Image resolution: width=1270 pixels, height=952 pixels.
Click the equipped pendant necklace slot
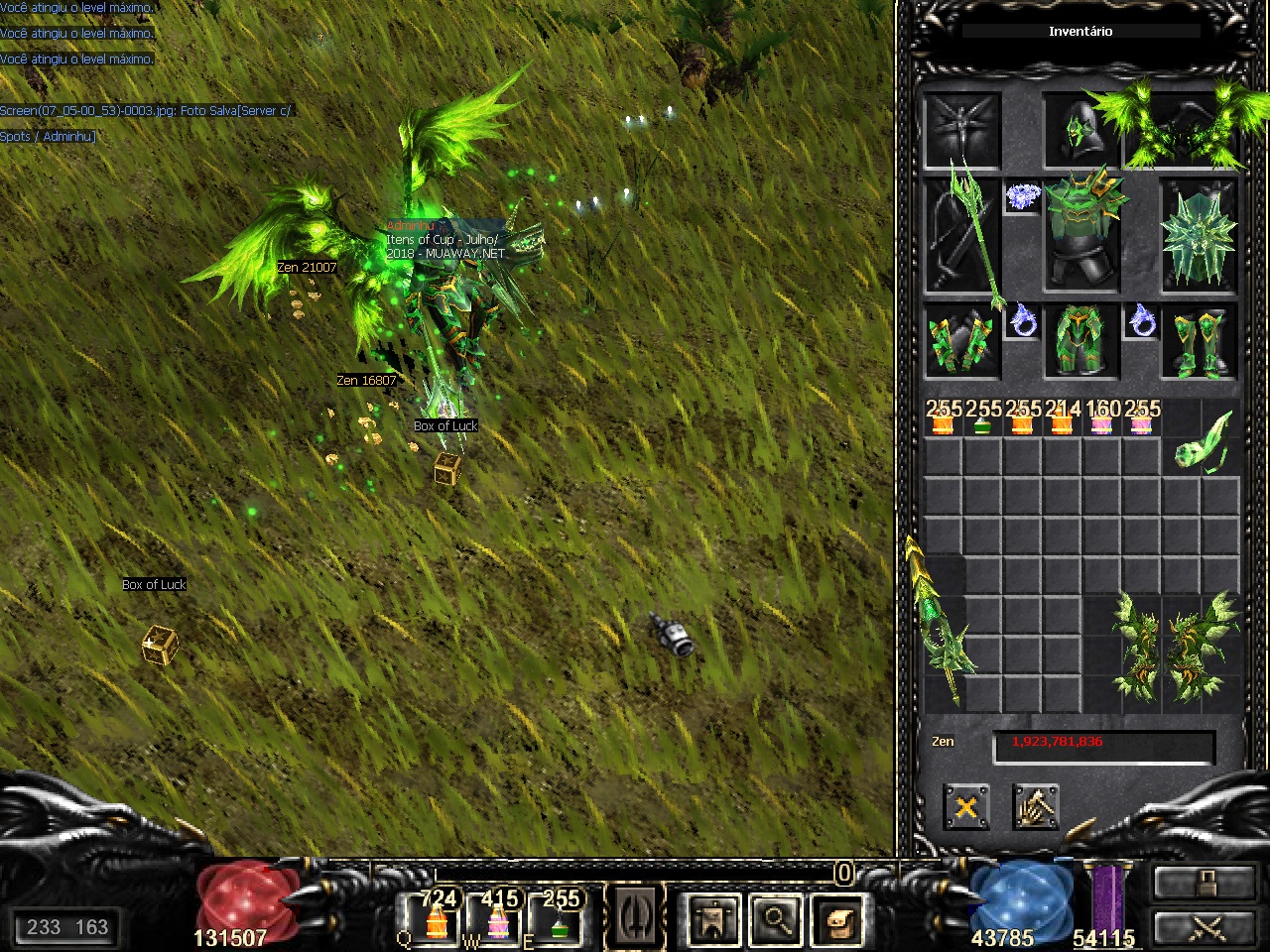pos(1022,196)
